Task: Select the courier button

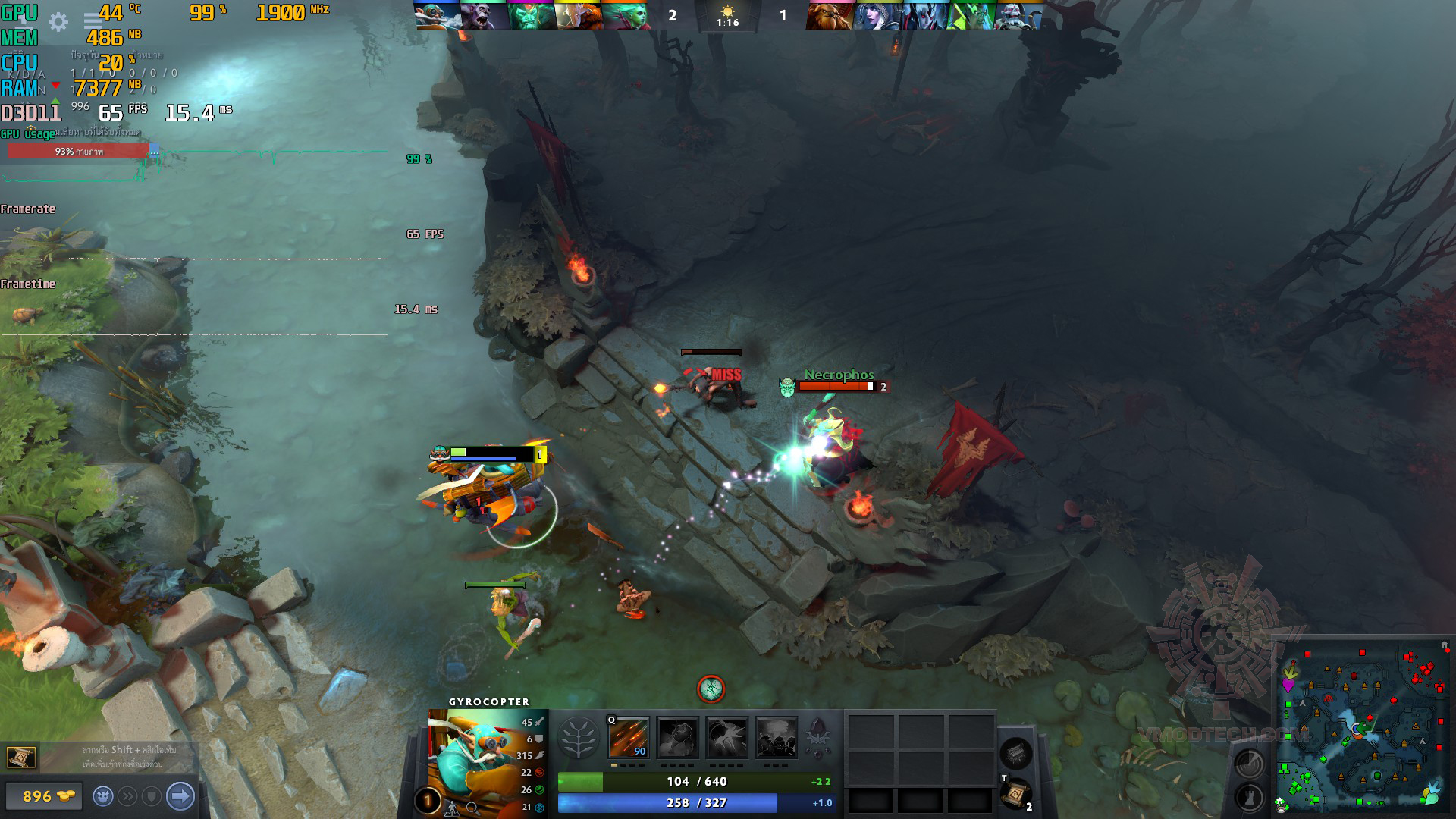Action: (x=103, y=796)
